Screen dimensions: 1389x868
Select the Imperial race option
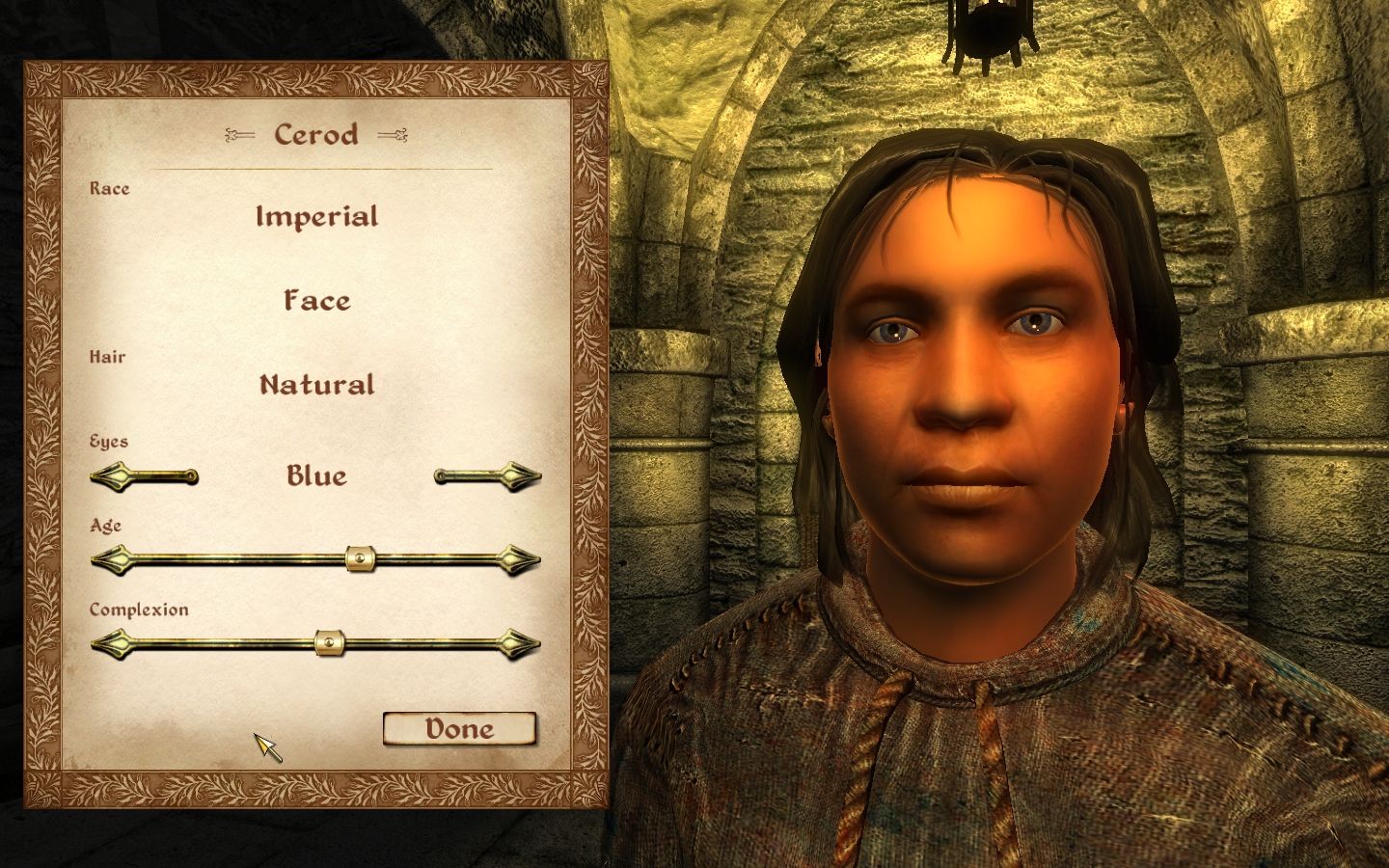click(315, 216)
